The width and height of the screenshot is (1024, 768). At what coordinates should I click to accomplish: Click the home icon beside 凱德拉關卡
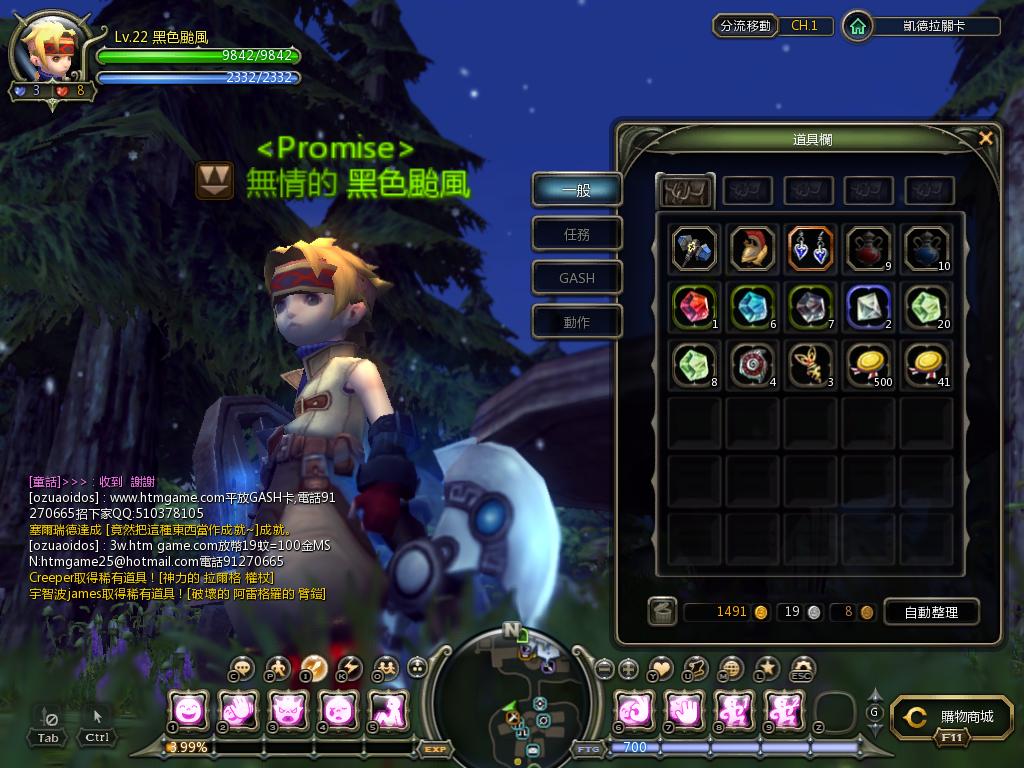(x=857, y=26)
